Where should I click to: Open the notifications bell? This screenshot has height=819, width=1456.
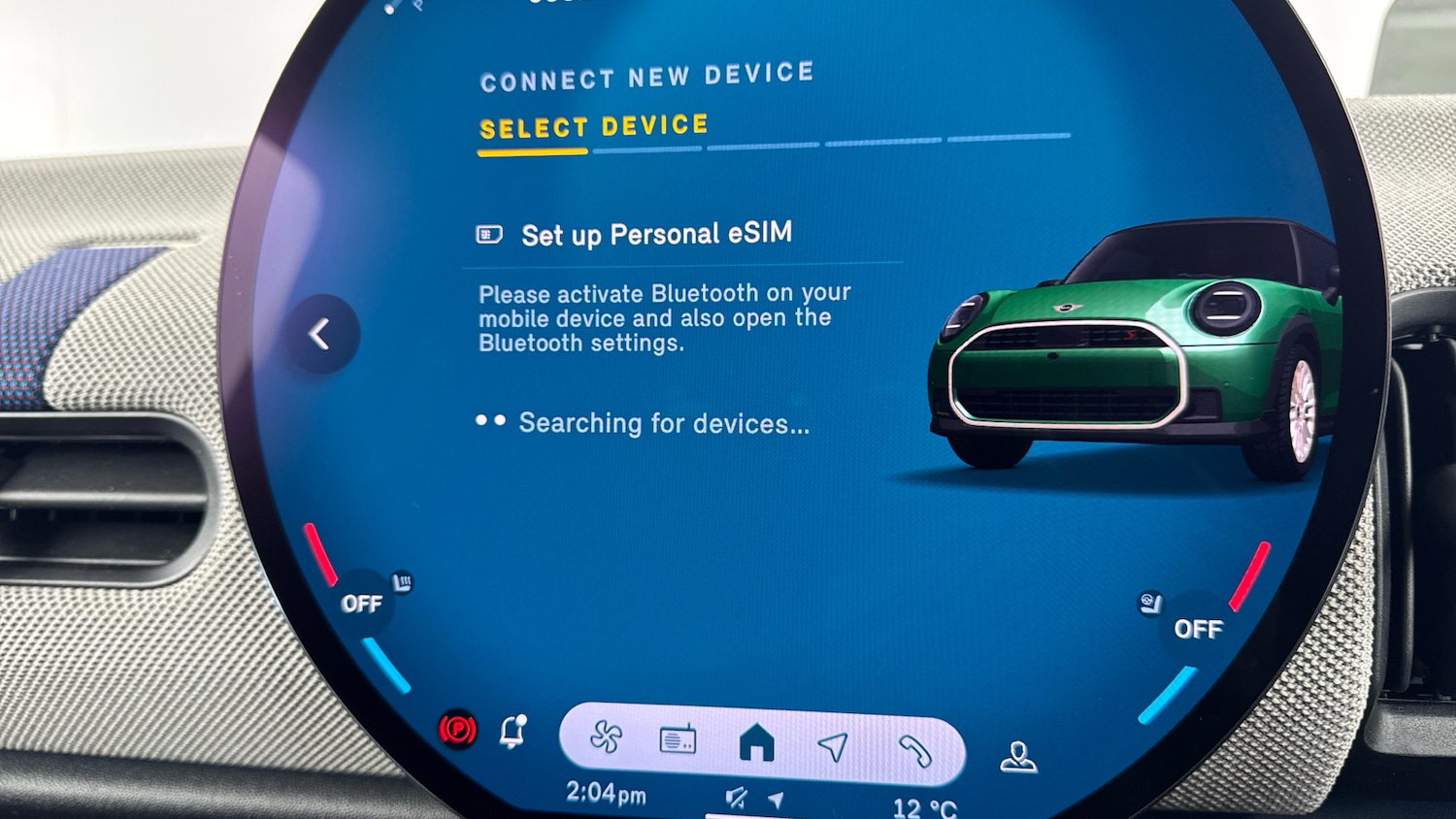tap(513, 731)
